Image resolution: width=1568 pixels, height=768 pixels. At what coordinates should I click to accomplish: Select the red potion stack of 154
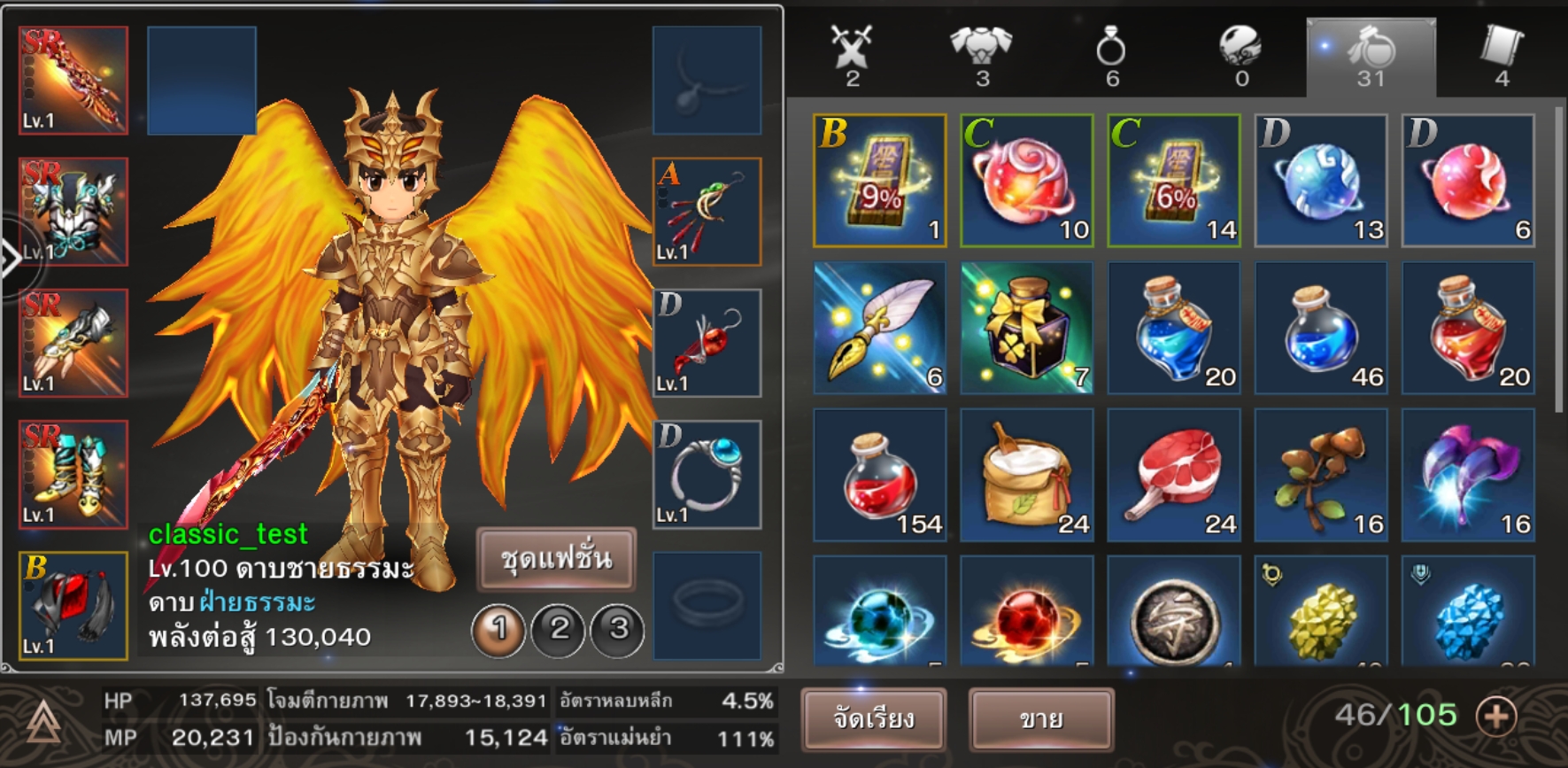click(879, 475)
